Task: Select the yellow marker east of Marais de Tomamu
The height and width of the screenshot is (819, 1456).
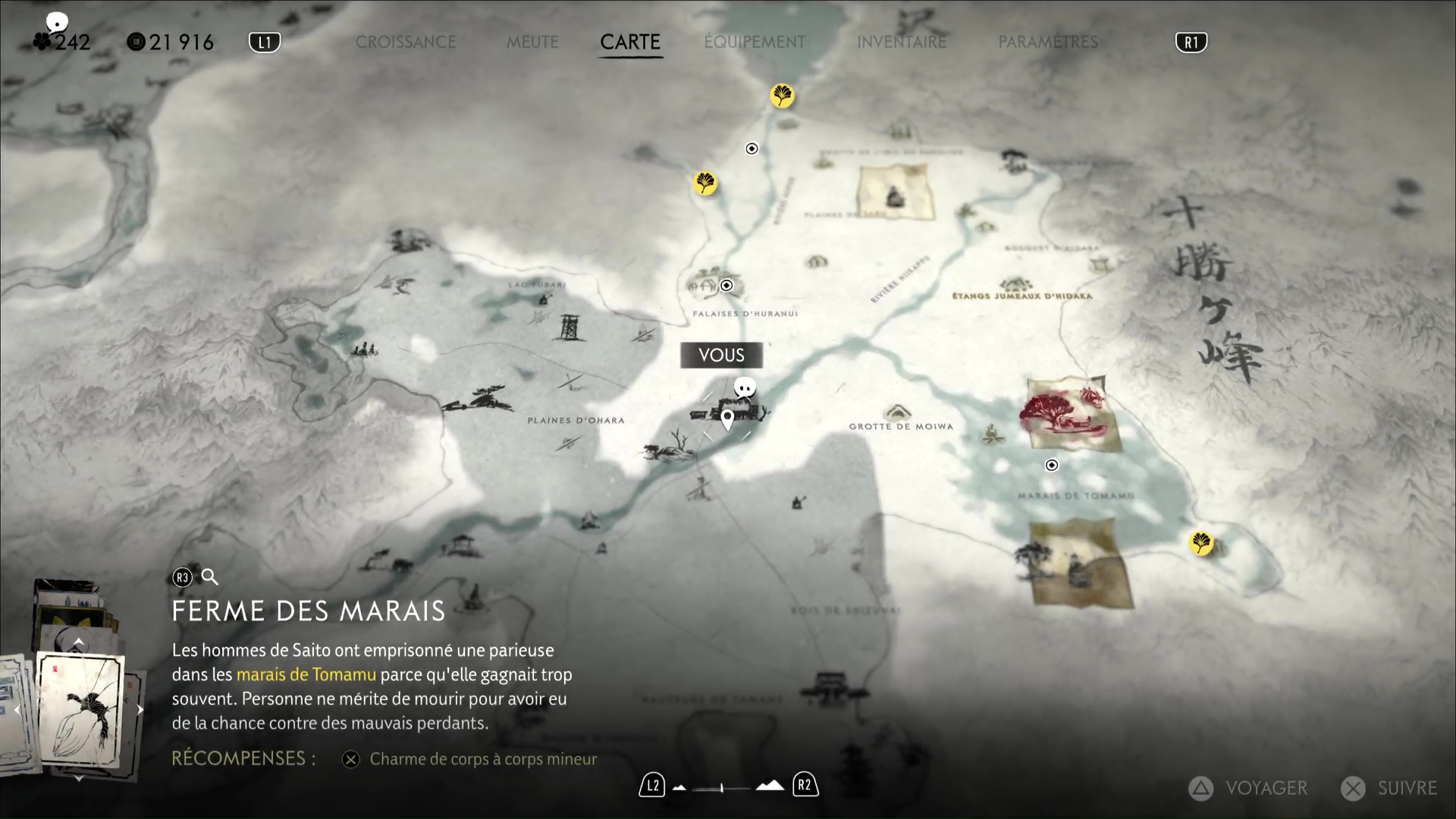Action: click(x=1201, y=543)
